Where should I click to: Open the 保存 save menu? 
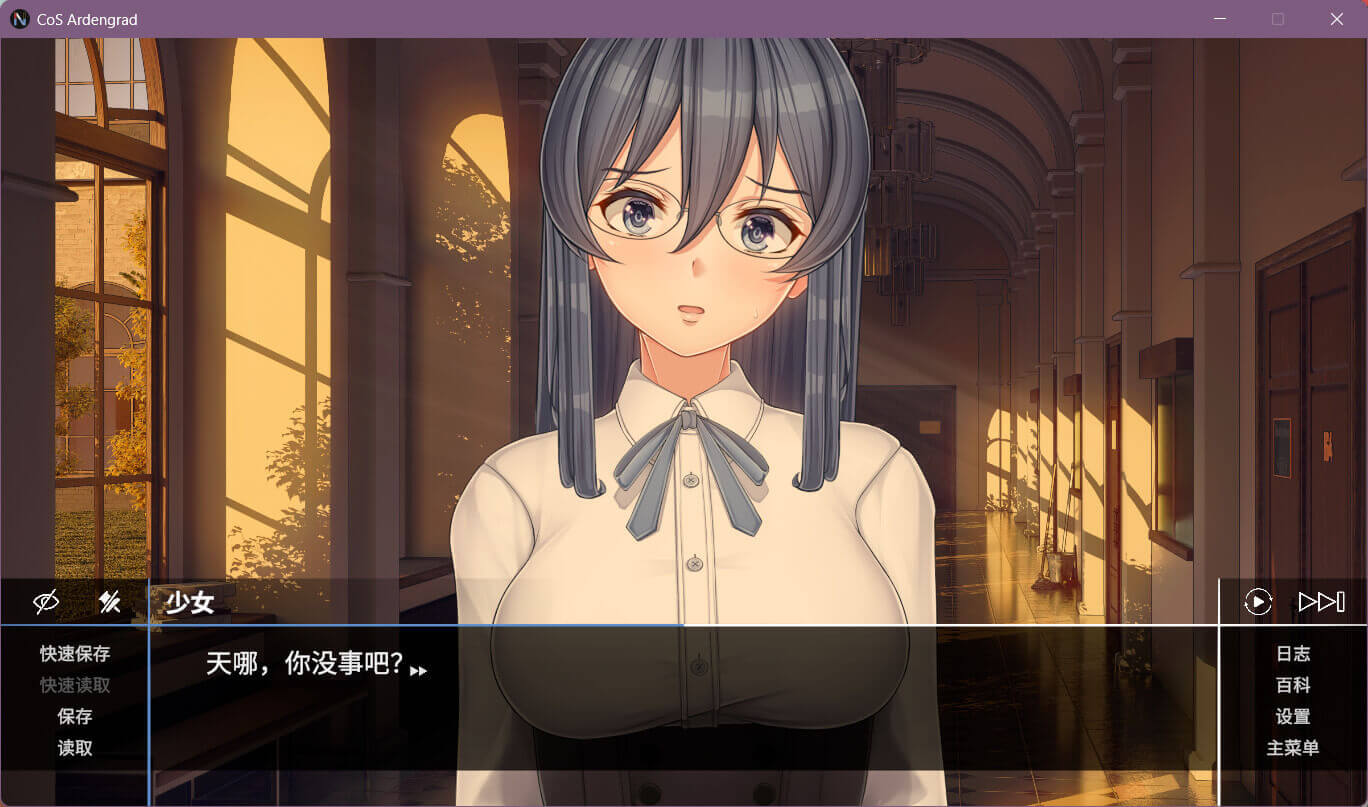click(75, 717)
